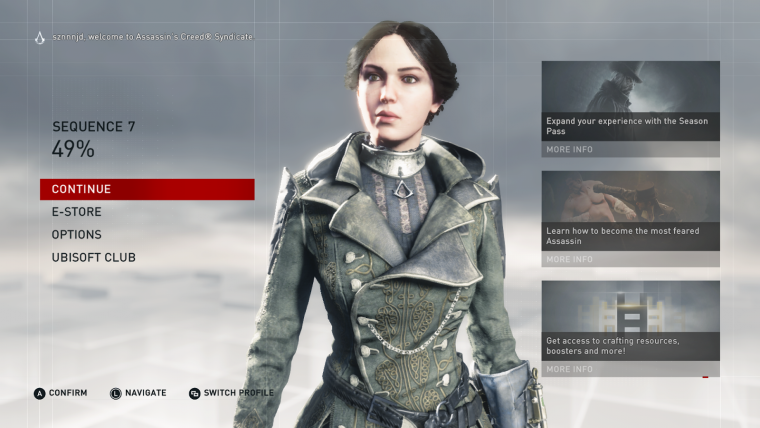Open Ubisoft Club
760x428 pixels.
pos(94,258)
